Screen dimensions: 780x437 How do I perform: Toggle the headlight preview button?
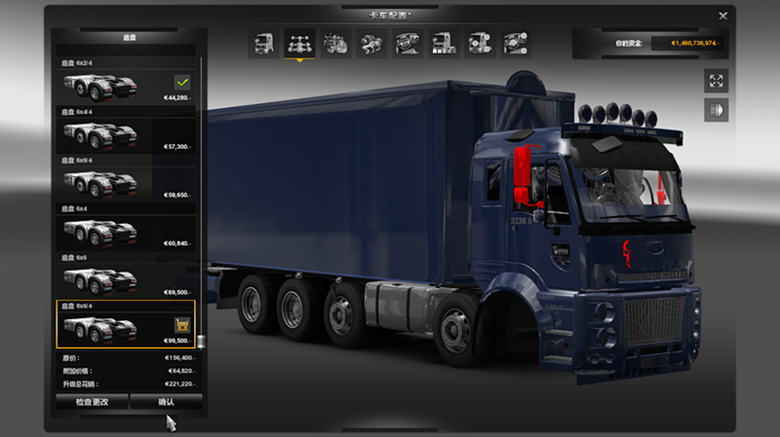pos(716,110)
